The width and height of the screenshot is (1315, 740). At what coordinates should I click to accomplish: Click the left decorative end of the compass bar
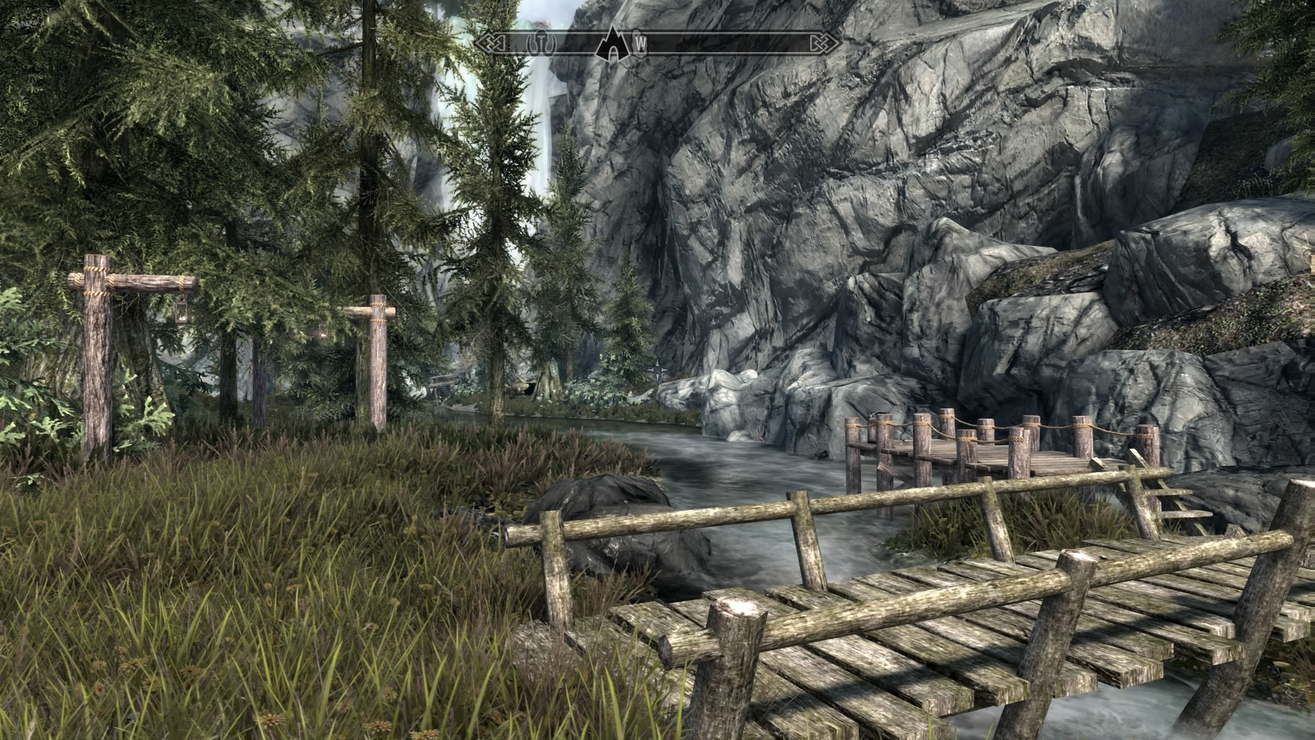pos(492,43)
